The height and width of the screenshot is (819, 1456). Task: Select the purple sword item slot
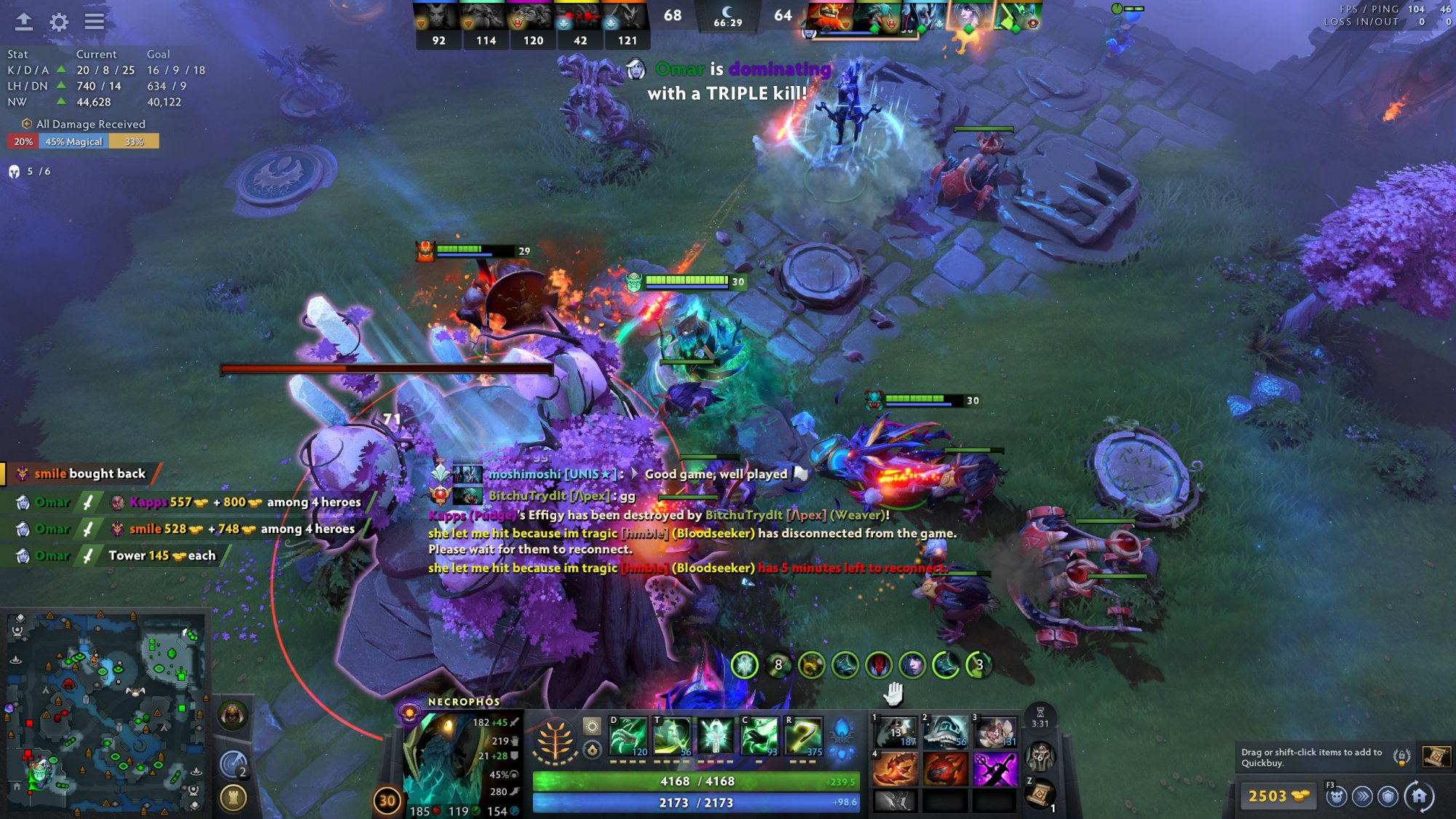pyautogui.click(x=994, y=769)
